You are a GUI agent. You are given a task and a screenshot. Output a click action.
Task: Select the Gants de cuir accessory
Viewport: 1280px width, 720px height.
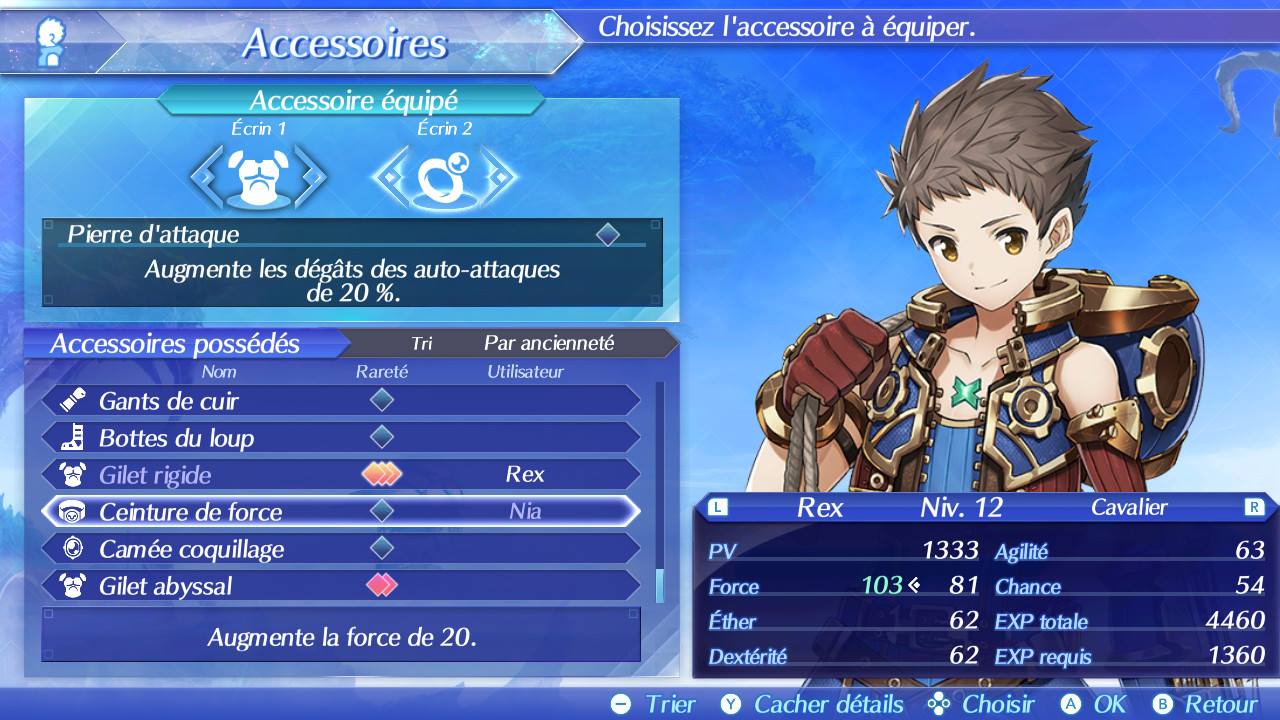pos(340,401)
